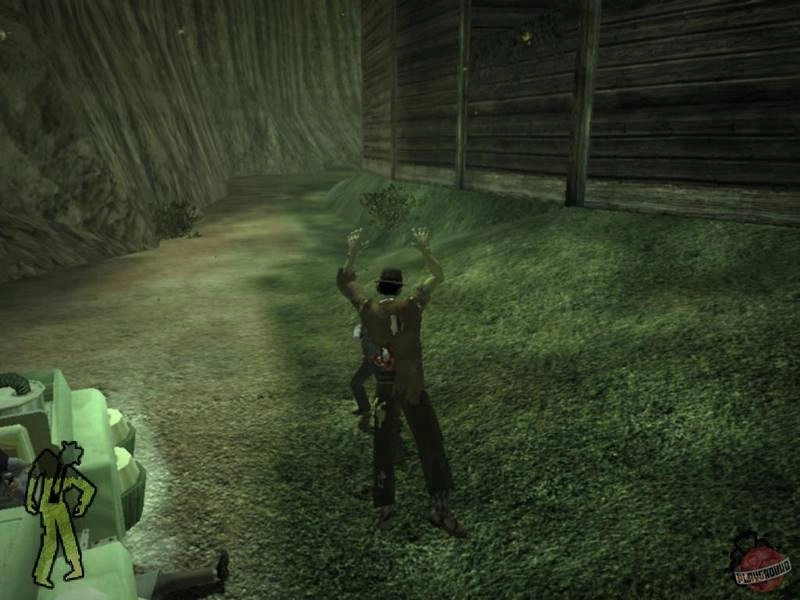This screenshot has height=600, width=800.
Task: Click the yellow character silhouette status icon
Action: [61, 513]
